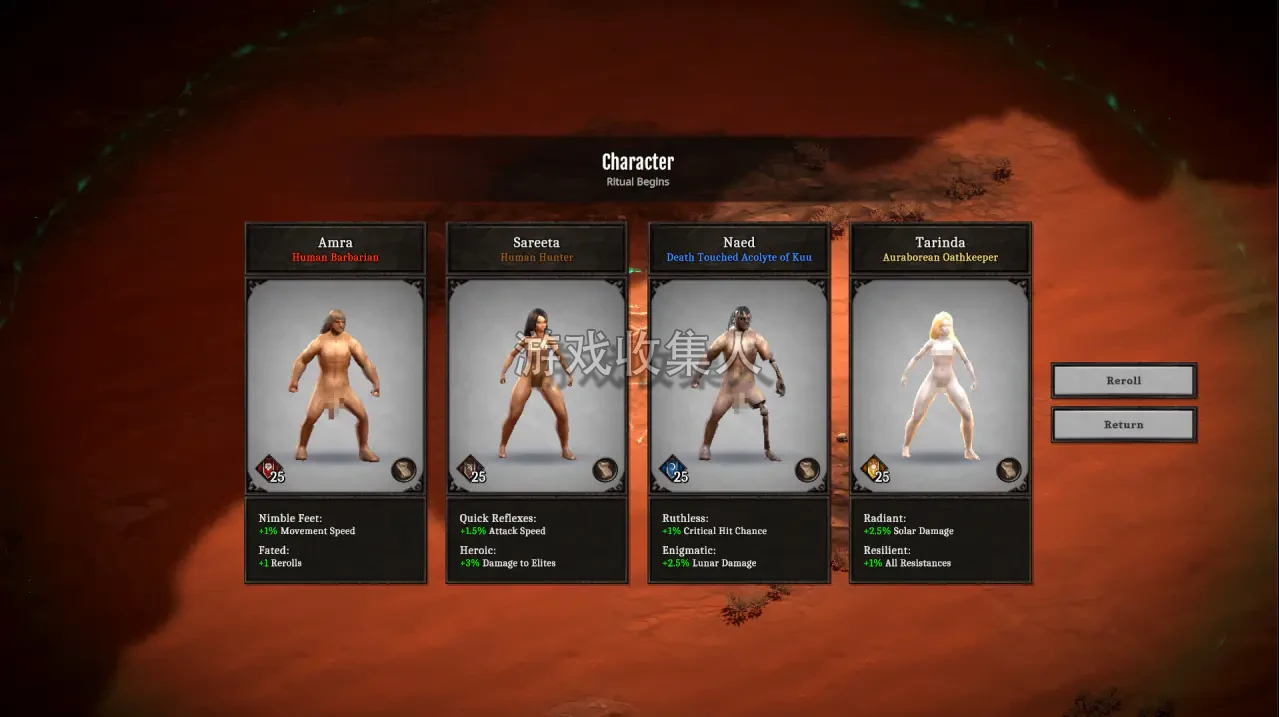Viewport: 1279px width, 717px height.
Task: Open the scroll icon on Tarinda's portrait
Action: coord(1009,470)
